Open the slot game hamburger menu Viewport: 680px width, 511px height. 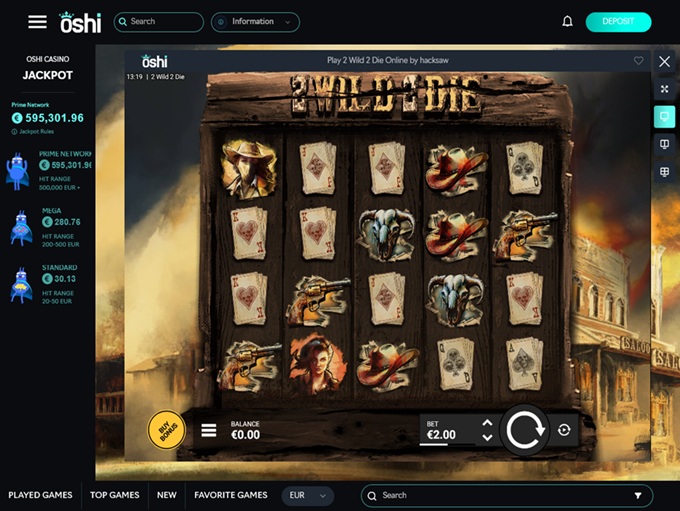209,431
